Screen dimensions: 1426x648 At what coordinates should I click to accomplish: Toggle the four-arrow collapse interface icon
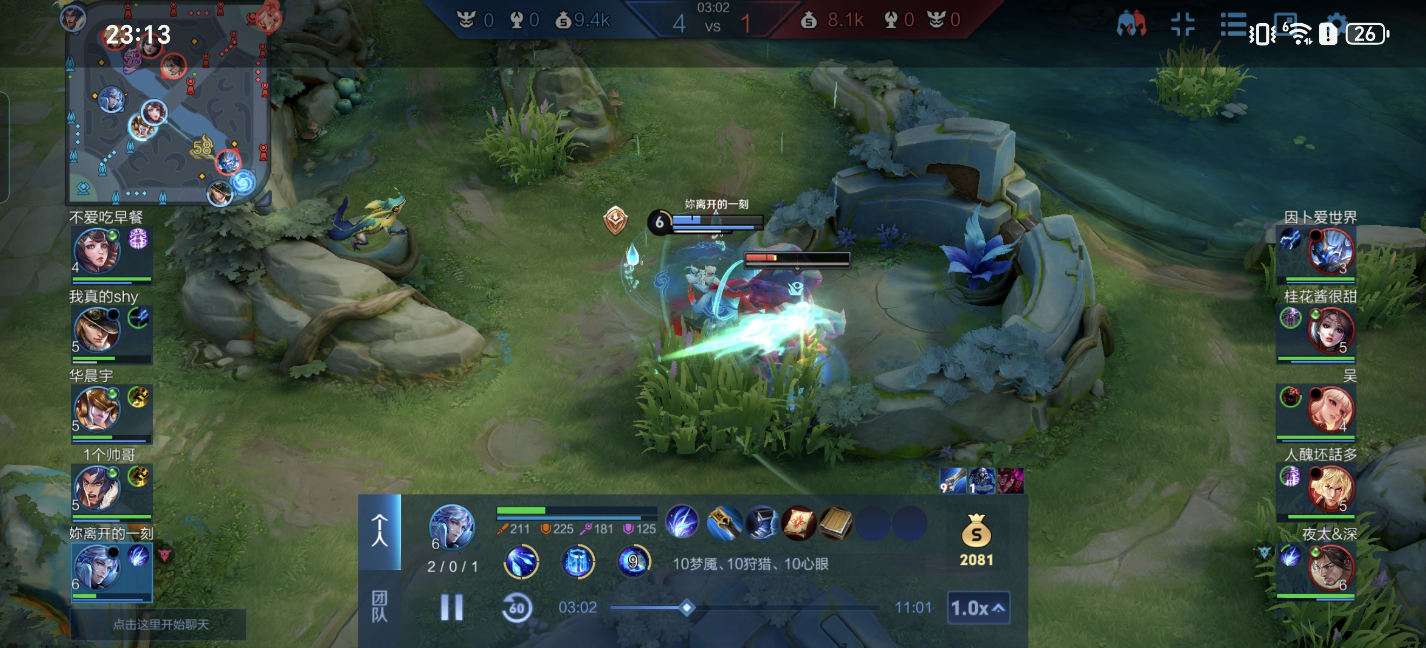point(1183,26)
